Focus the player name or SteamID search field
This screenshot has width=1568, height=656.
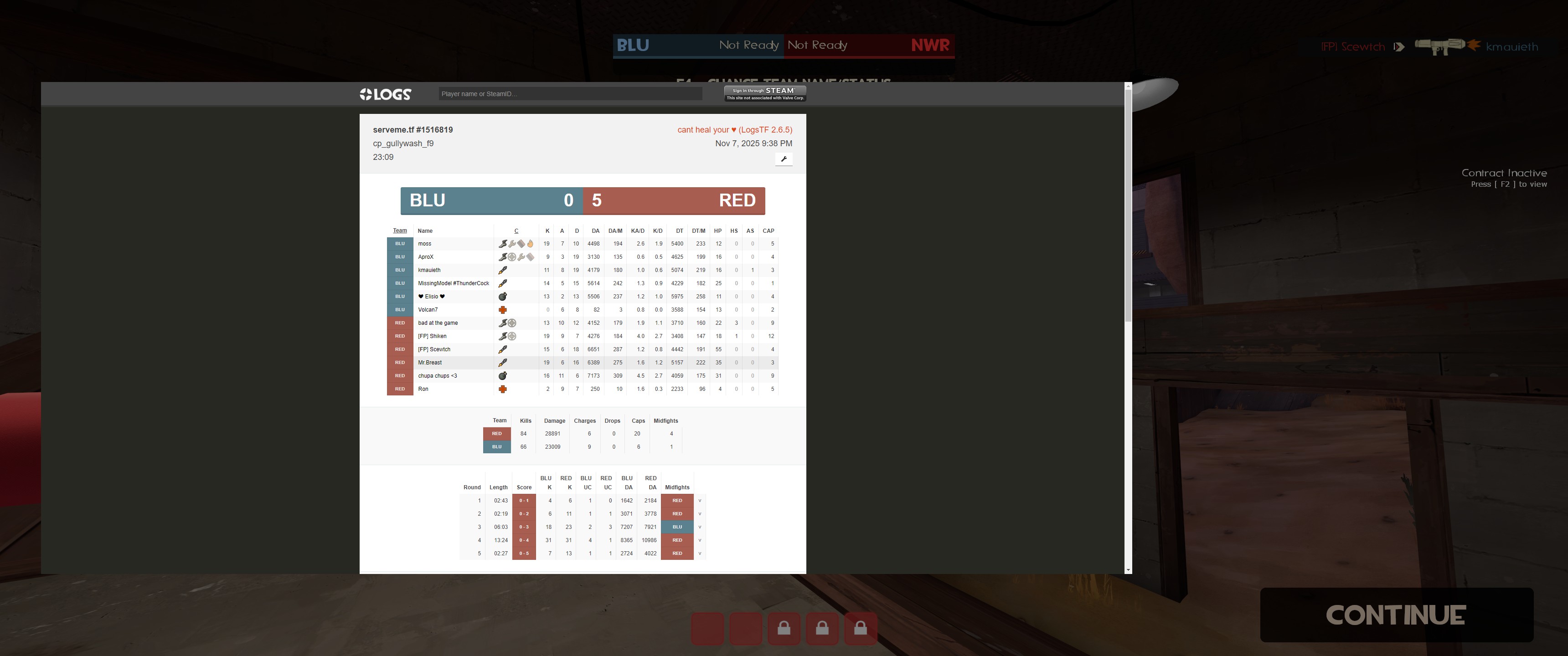pyautogui.click(x=570, y=94)
